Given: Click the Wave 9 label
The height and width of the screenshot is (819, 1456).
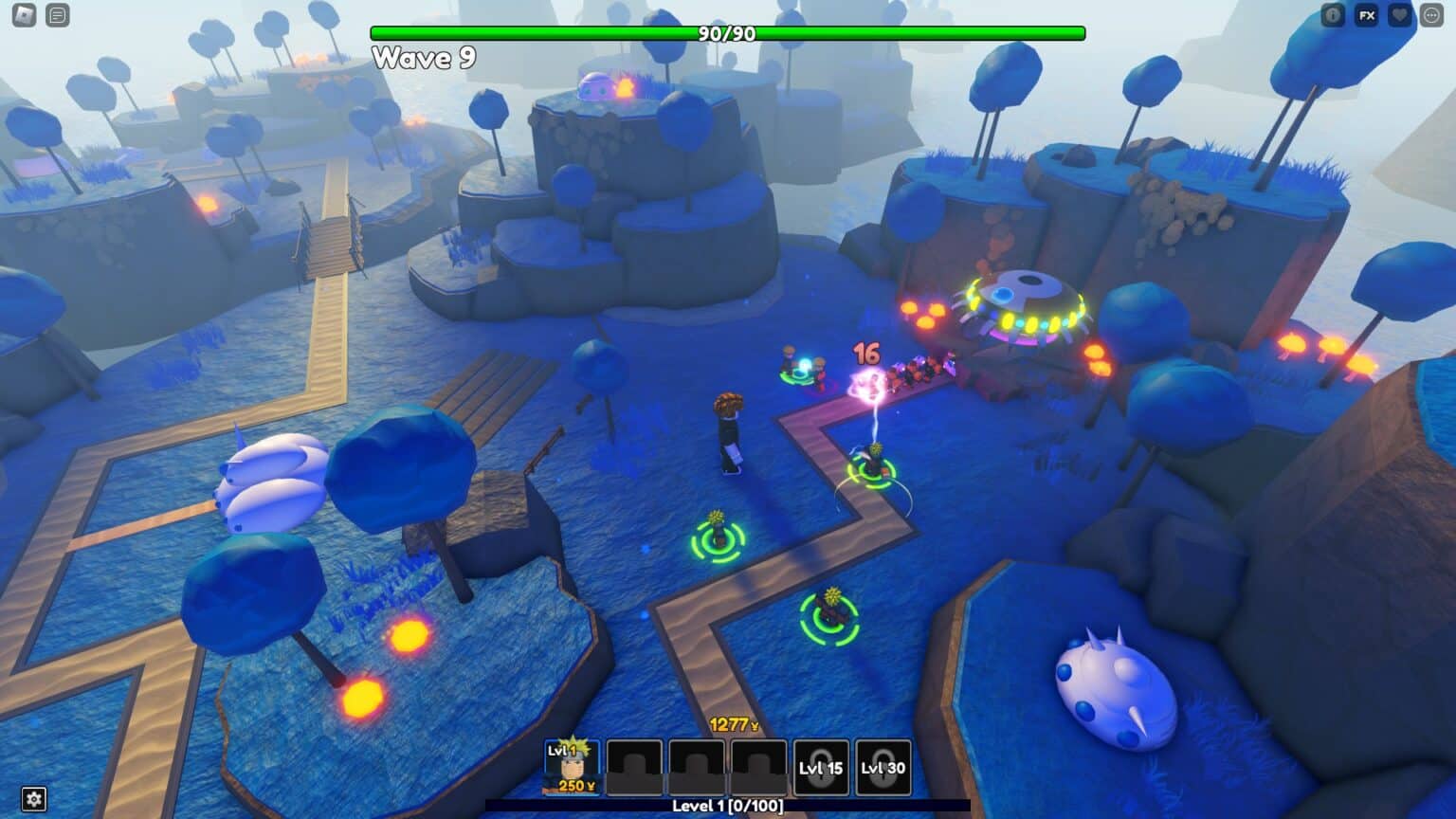Looking at the screenshot, I should 425,59.
